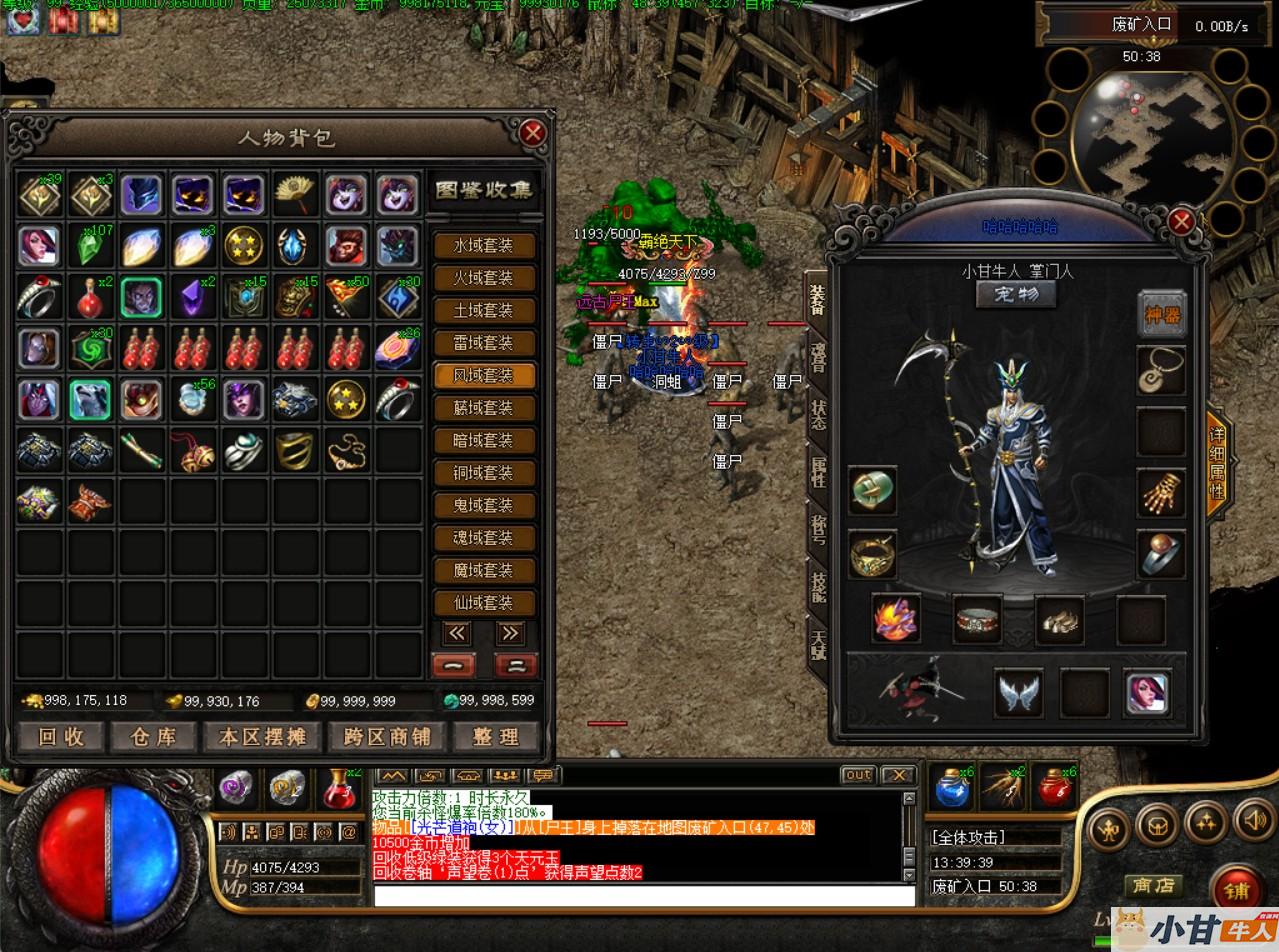Select the 水域套装 set entry

[484, 245]
